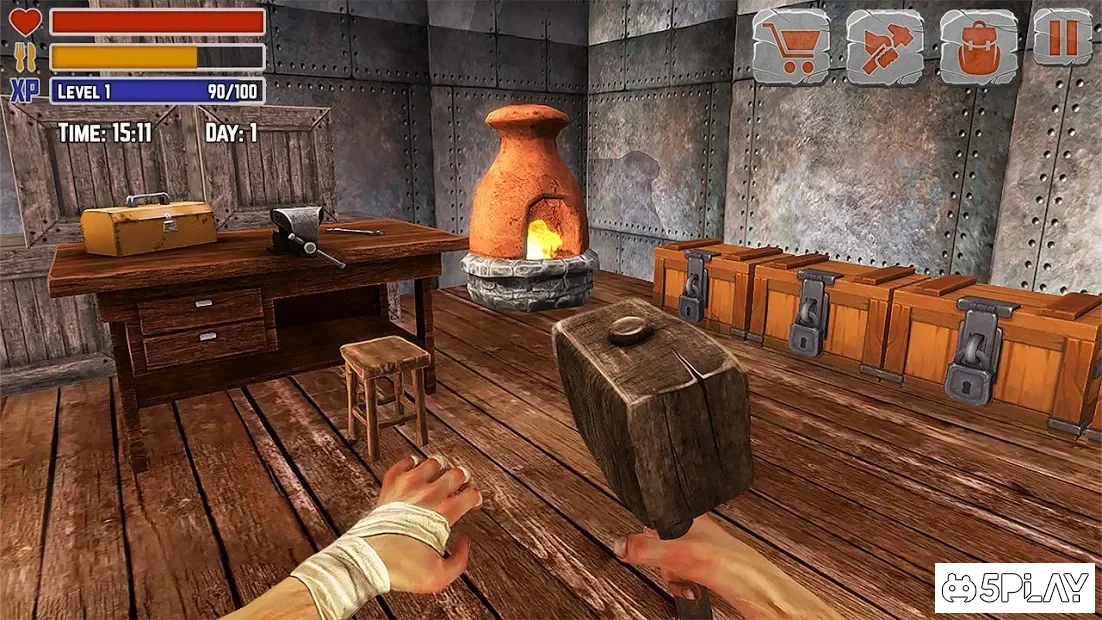The image size is (1102, 620).
Task: Pause the game
Action: pyautogui.click(x=1062, y=39)
